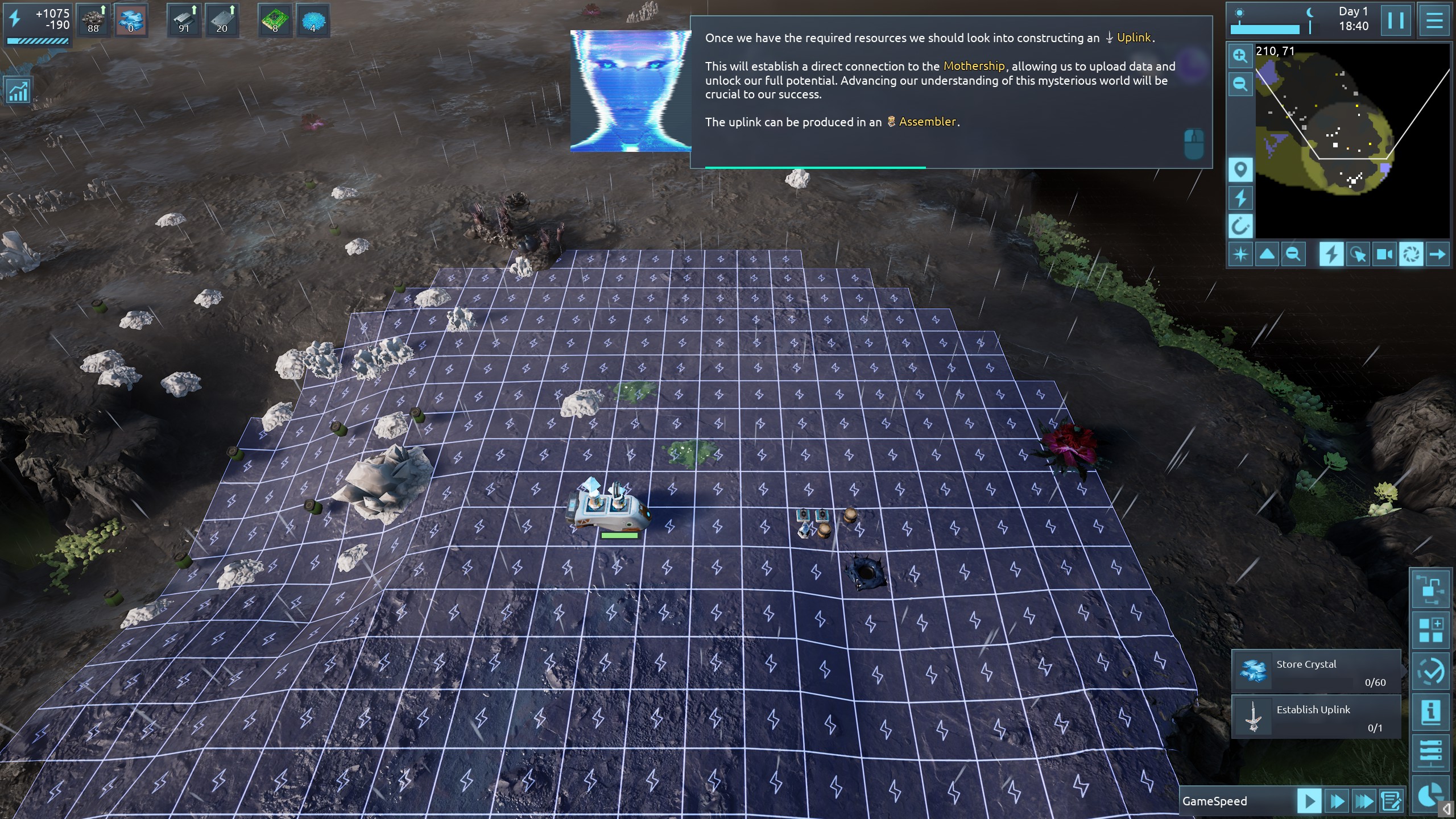The image size is (1456, 819).
Task: Open the Establish Uplink objective
Action: [1316, 717]
